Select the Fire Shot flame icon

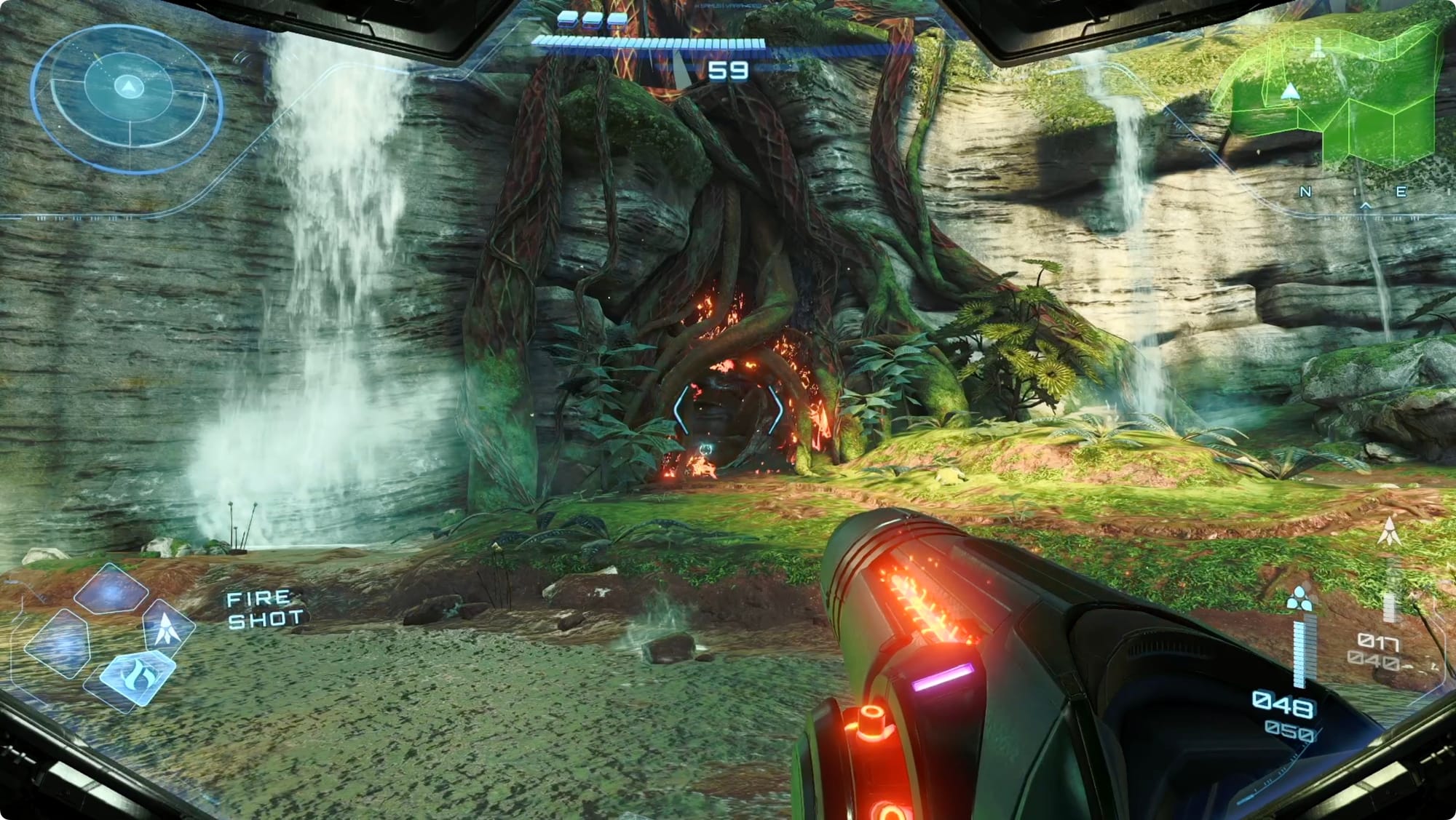coord(136,677)
